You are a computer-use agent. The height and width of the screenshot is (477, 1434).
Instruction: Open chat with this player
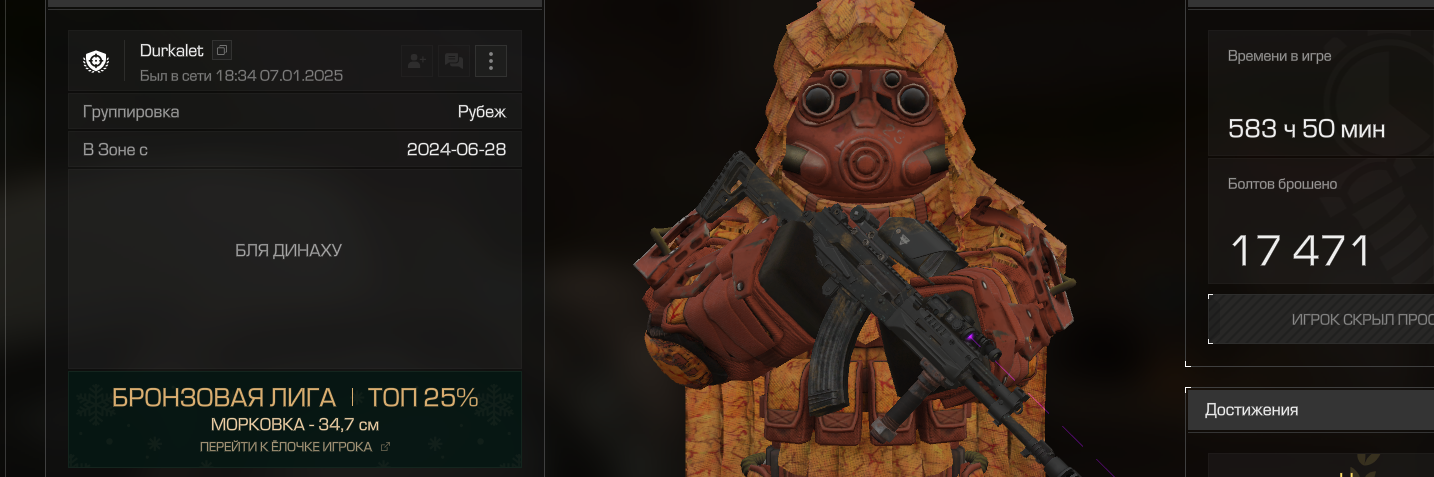click(x=453, y=62)
